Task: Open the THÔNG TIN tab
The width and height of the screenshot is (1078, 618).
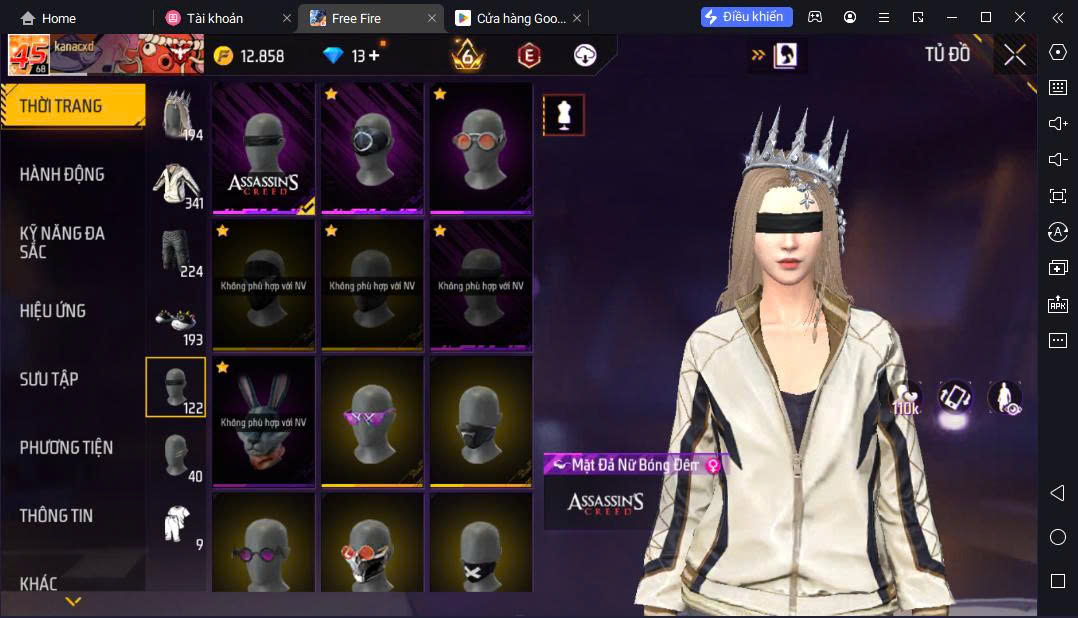Action: (56, 516)
